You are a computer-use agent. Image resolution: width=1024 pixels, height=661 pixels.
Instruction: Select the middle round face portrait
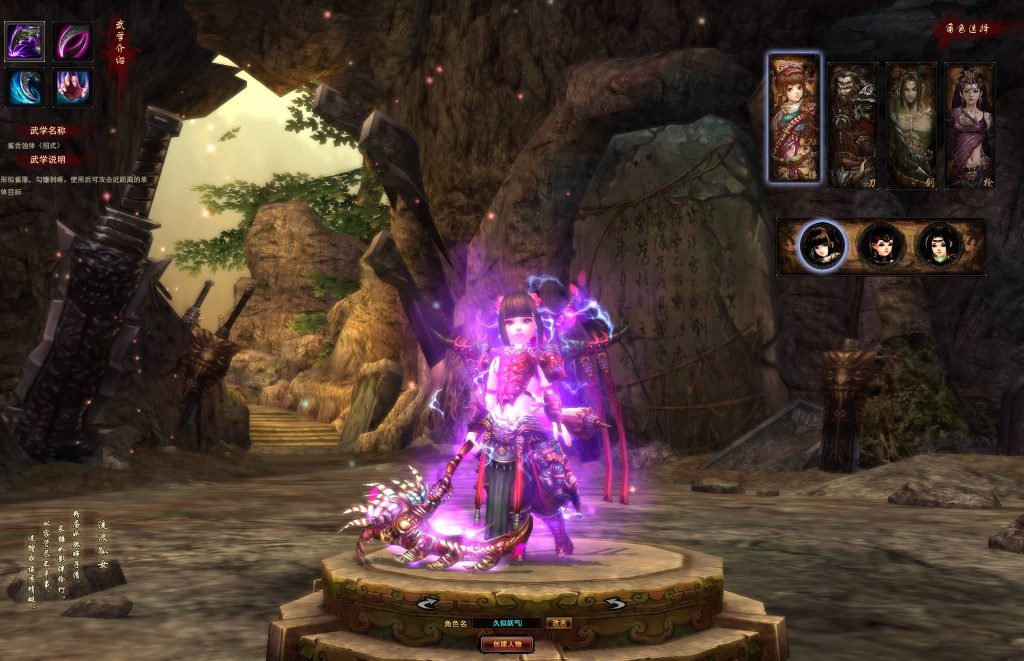pos(882,246)
